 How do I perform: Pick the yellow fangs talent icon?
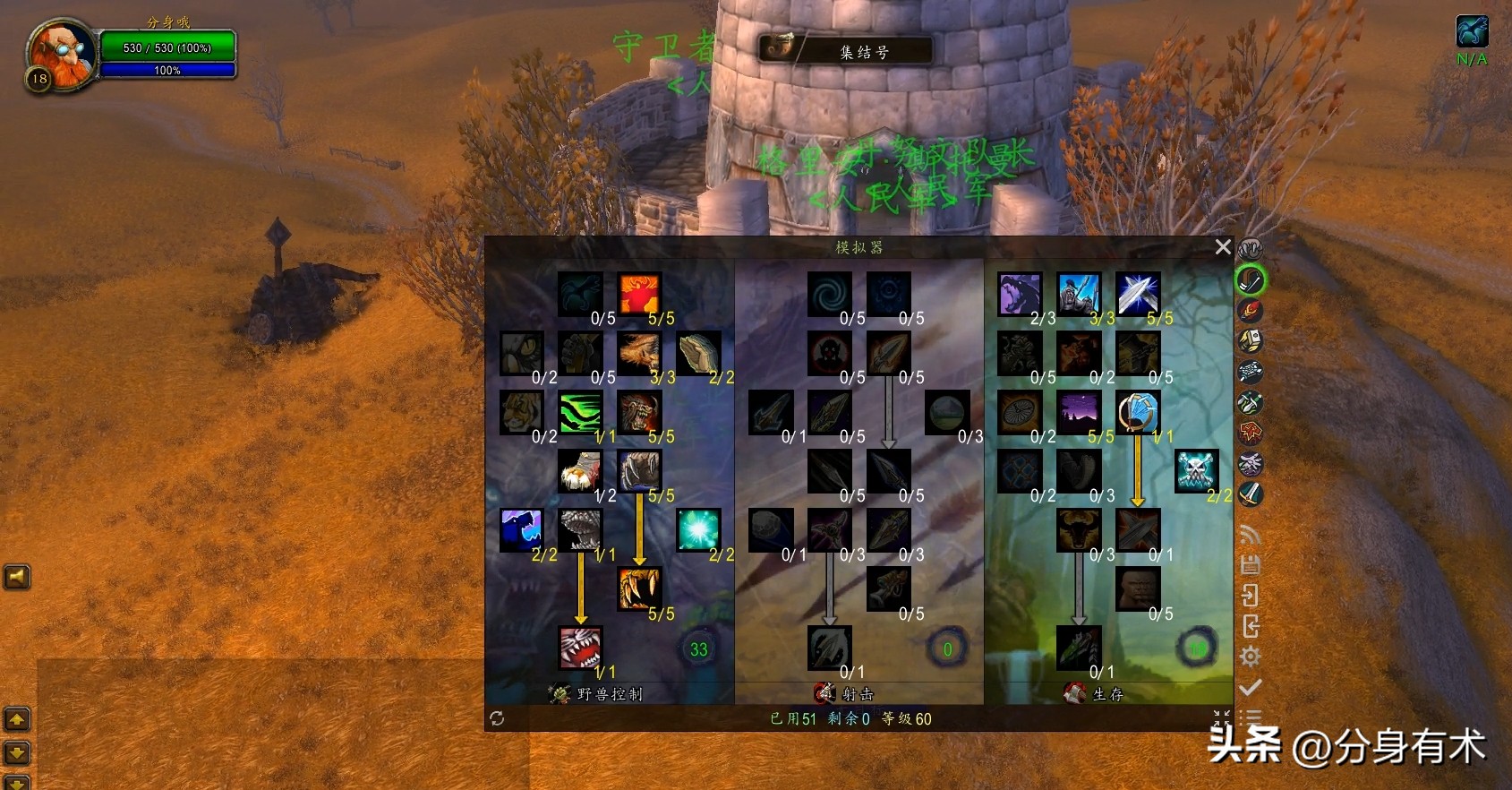click(639, 589)
